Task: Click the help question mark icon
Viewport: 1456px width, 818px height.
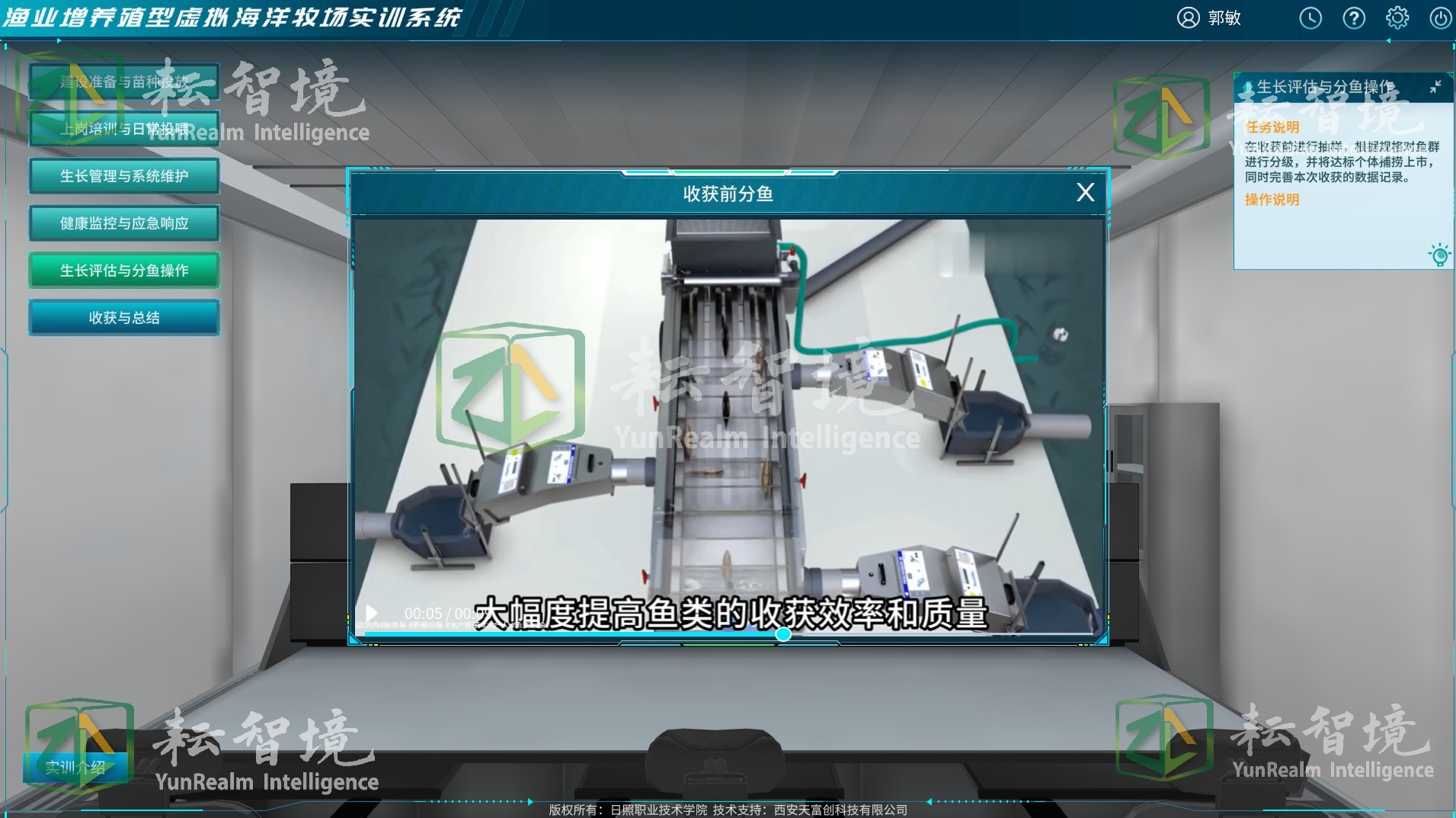Action: [x=1355, y=18]
